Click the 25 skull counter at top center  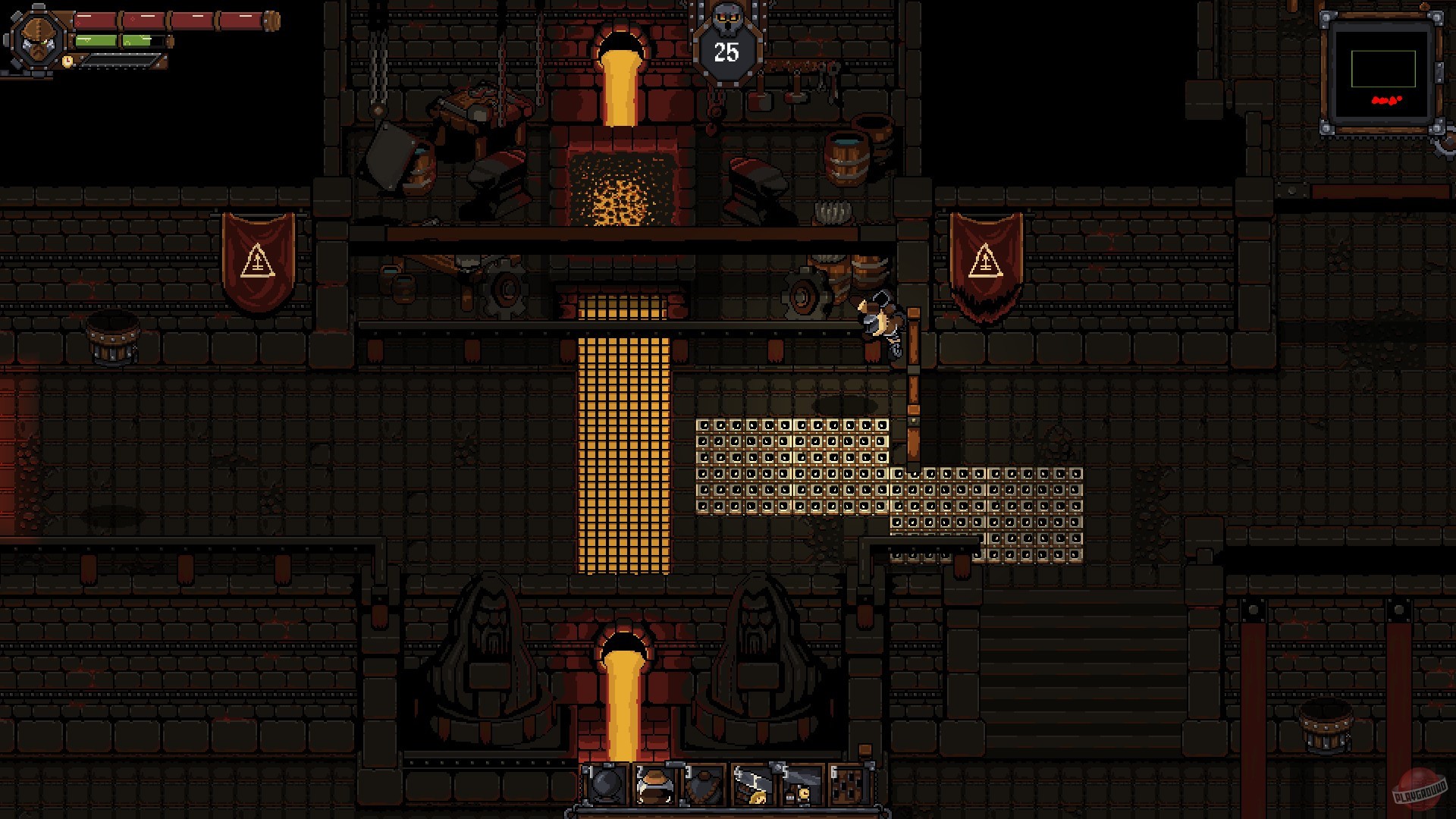726,53
